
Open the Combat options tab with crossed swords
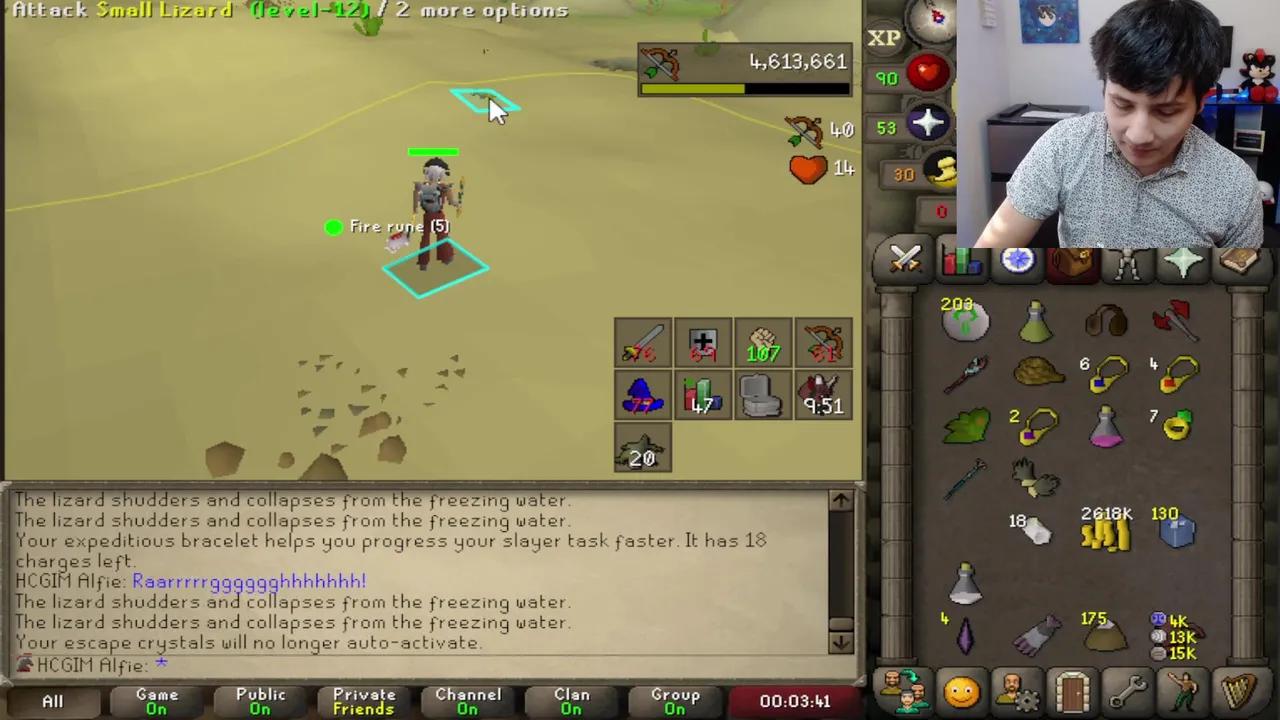(x=904, y=261)
